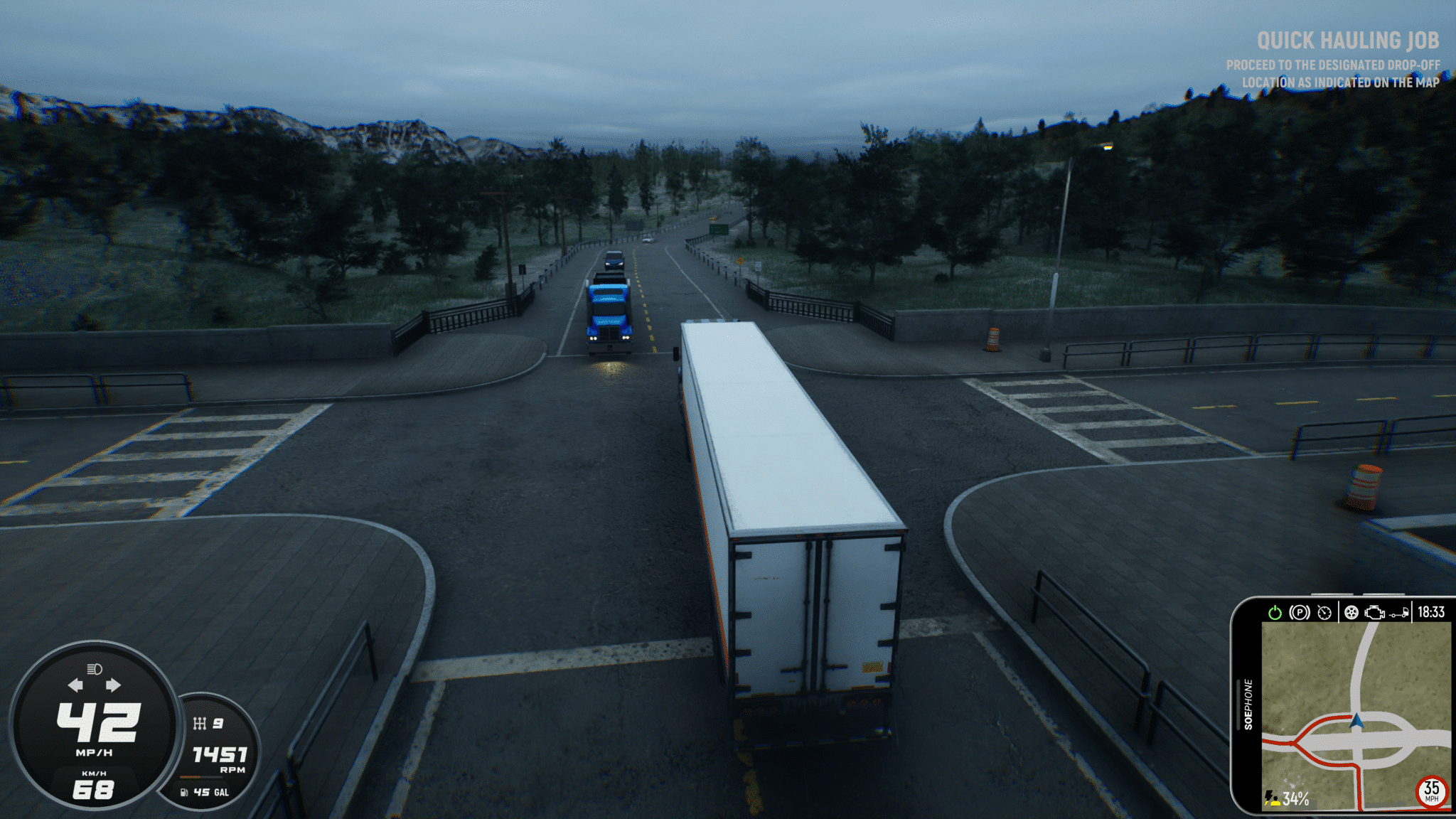The image size is (1456, 819).
Task: Click the wheel status icon
Action: tap(1351, 613)
